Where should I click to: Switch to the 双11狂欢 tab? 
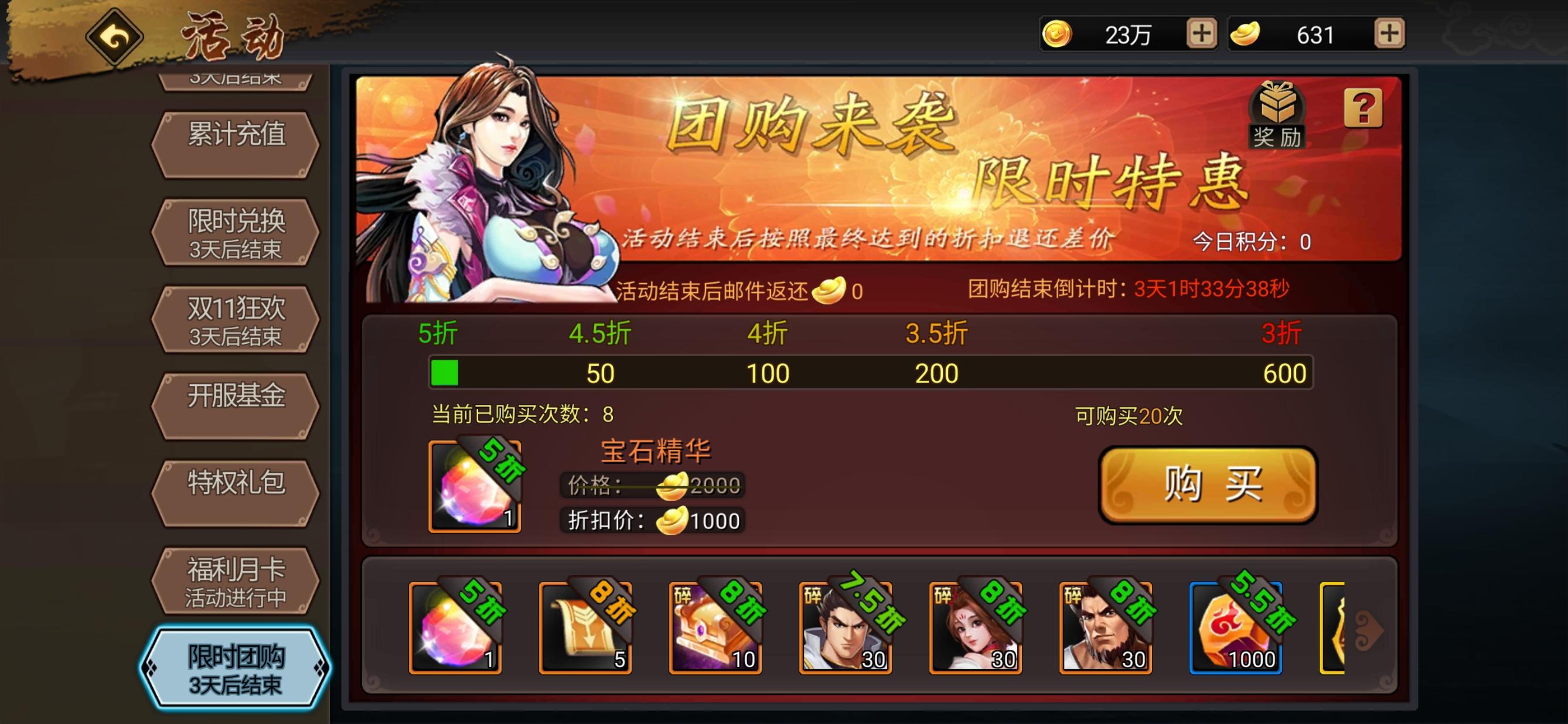pos(236,316)
